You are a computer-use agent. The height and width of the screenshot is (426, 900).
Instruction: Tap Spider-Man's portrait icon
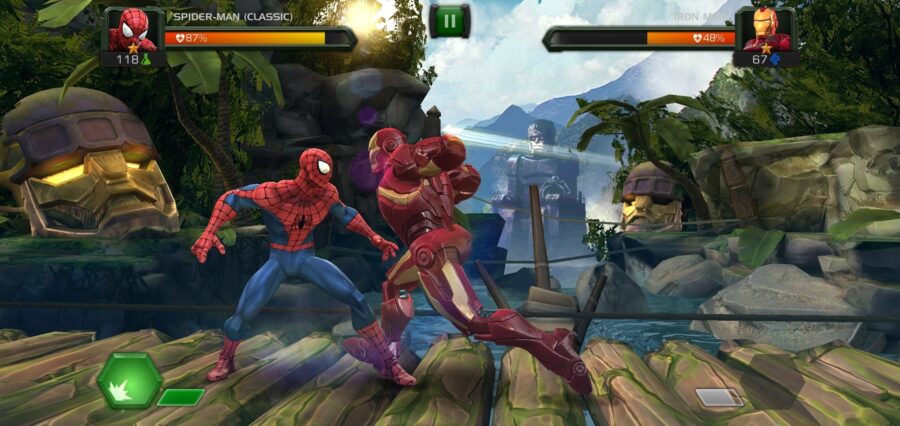point(133,30)
